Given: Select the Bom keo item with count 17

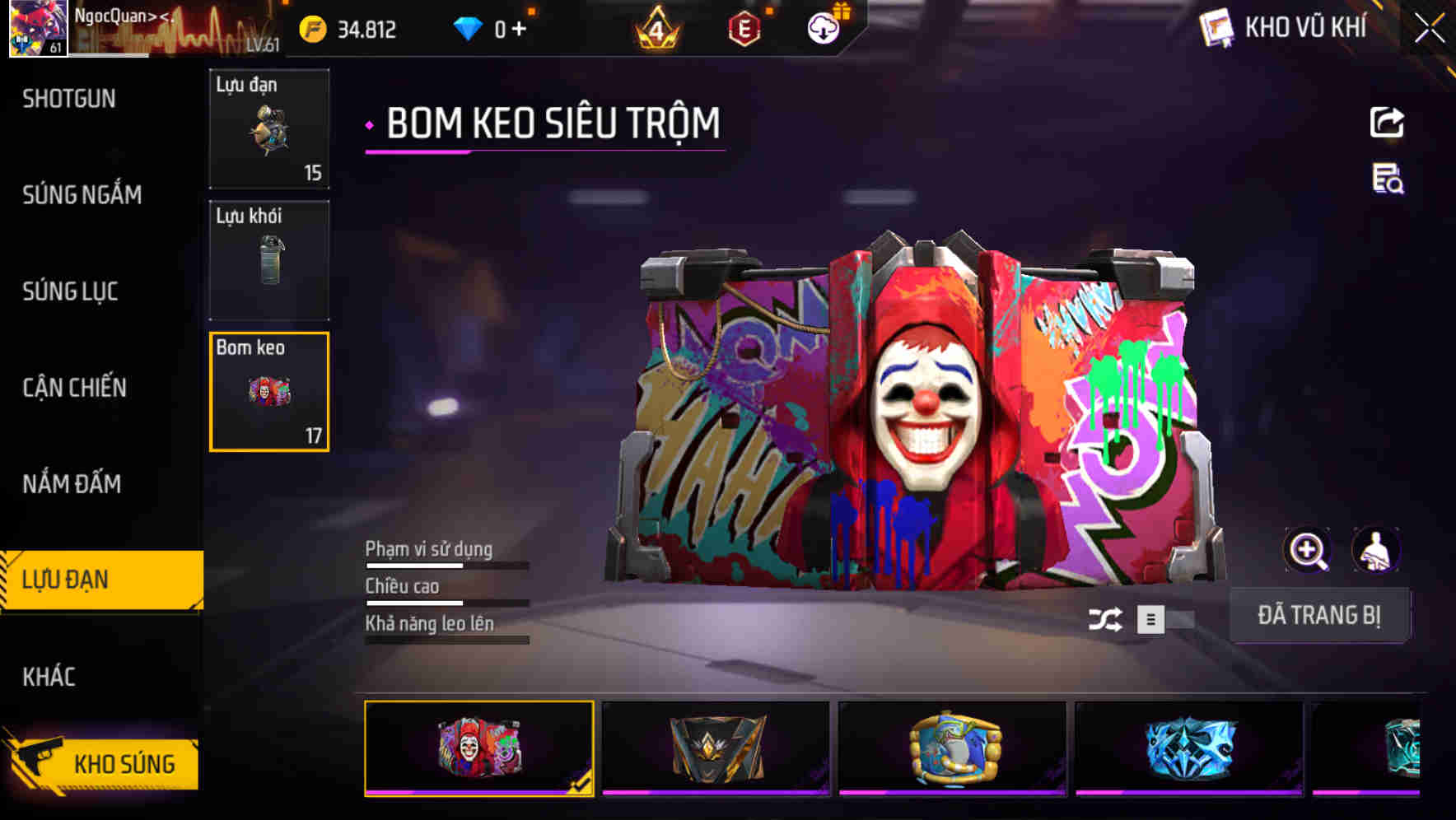Looking at the screenshot, I should coord(268,391).
